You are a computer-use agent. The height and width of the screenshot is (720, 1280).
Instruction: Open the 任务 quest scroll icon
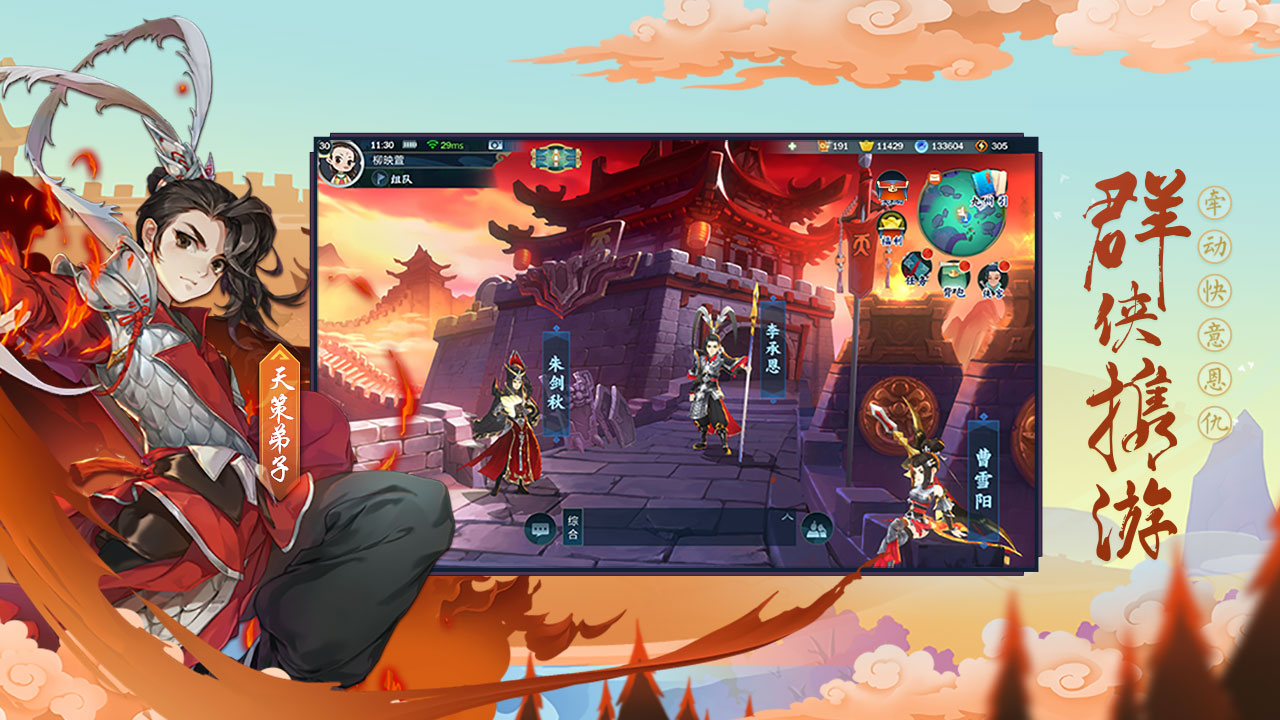tap(914, 268)
